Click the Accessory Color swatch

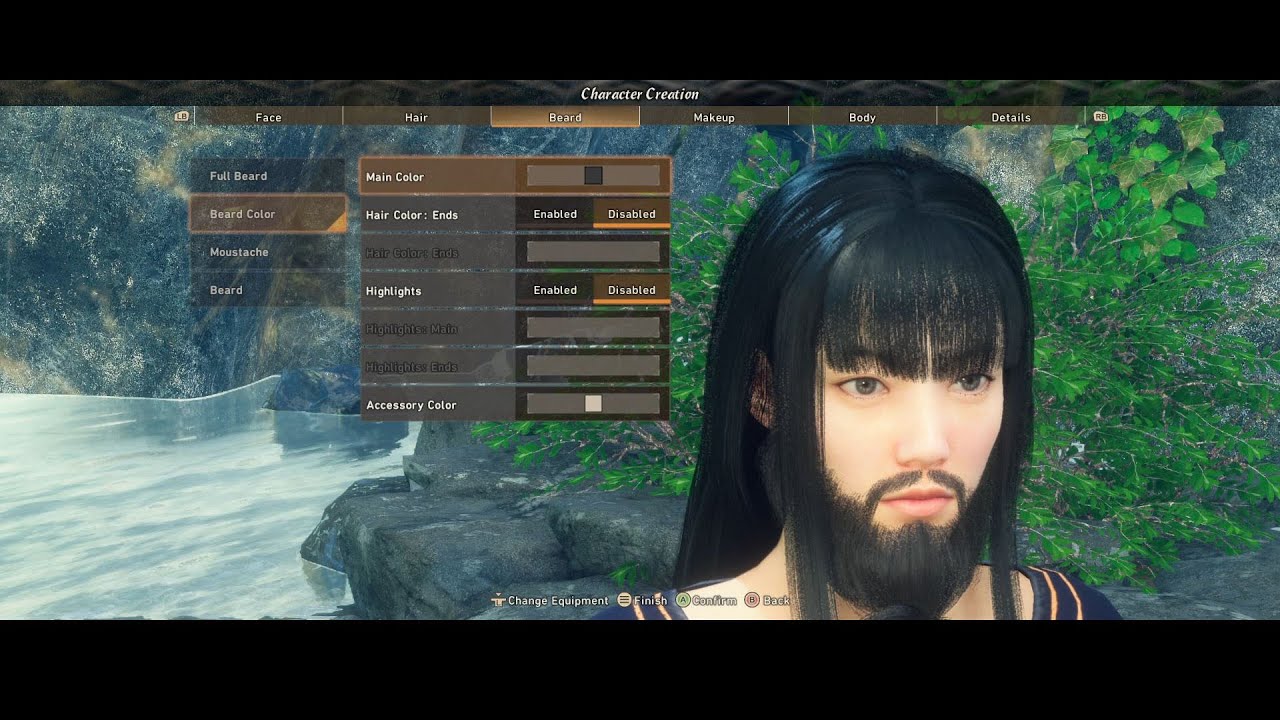click(x=594, y=404)
